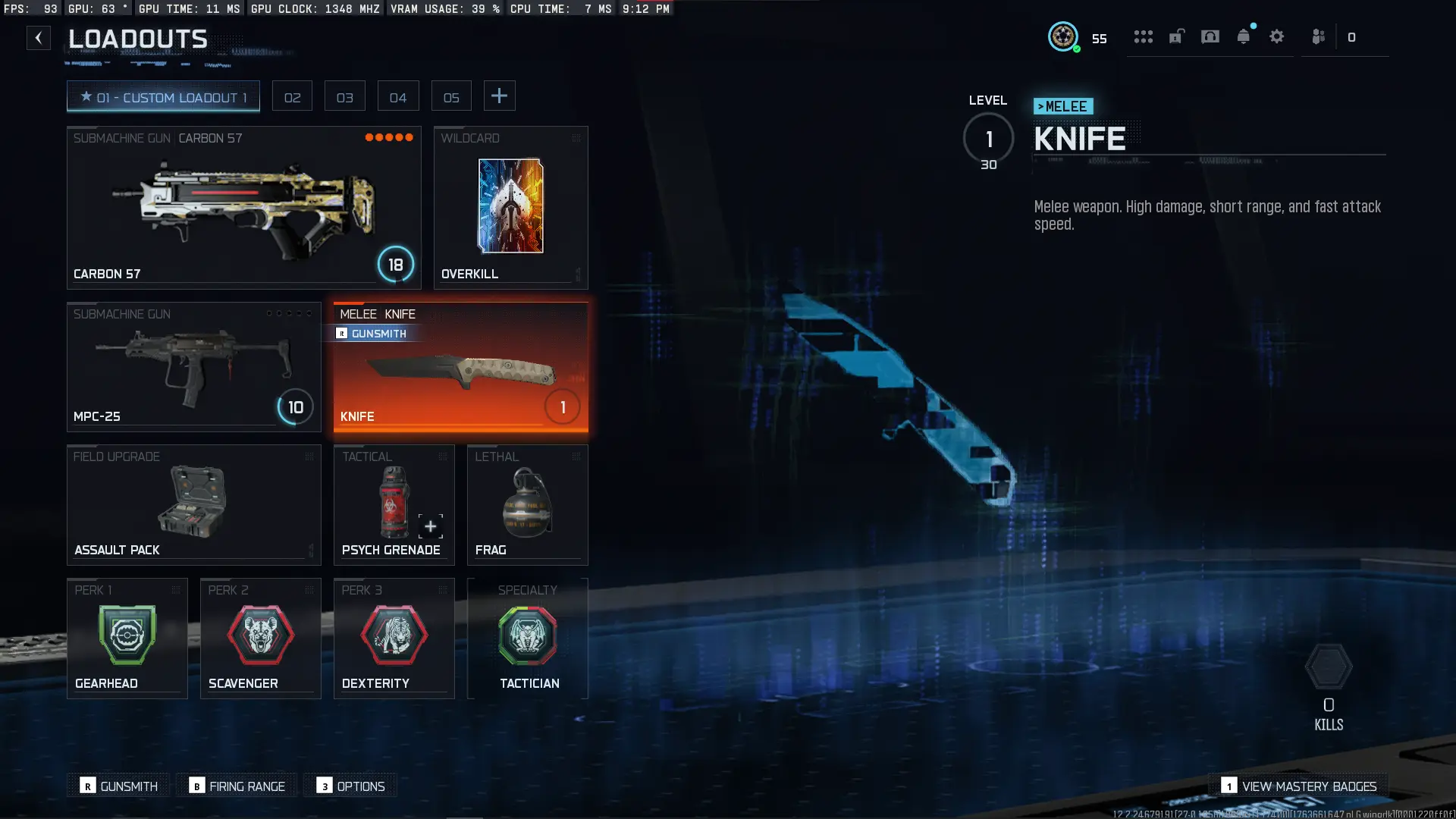
Task: Select the 01 - Custom Loadout 1 tab
Action: click(163, 96)
